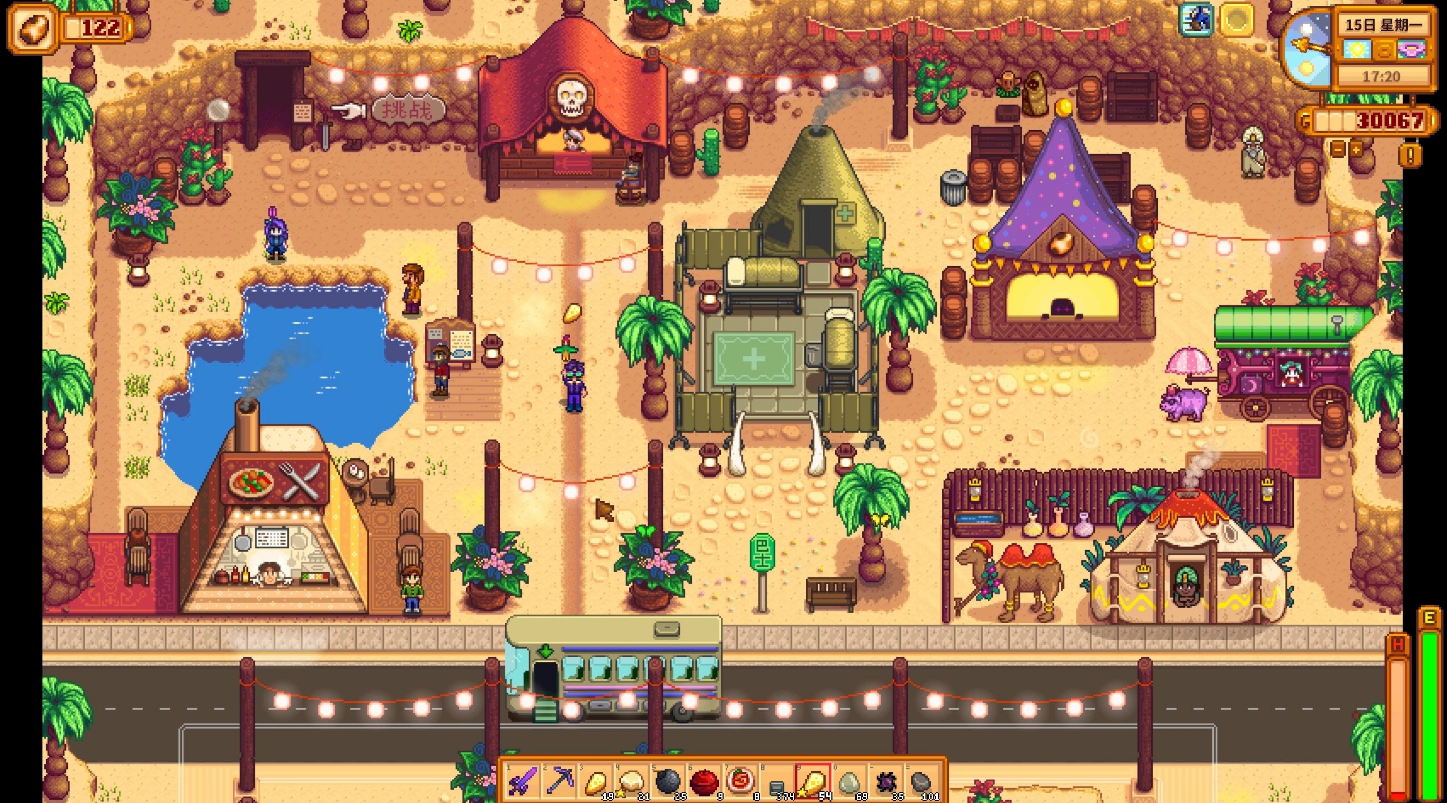
Task: Click the zoom out minus button
Action: tap(1338, 148)
